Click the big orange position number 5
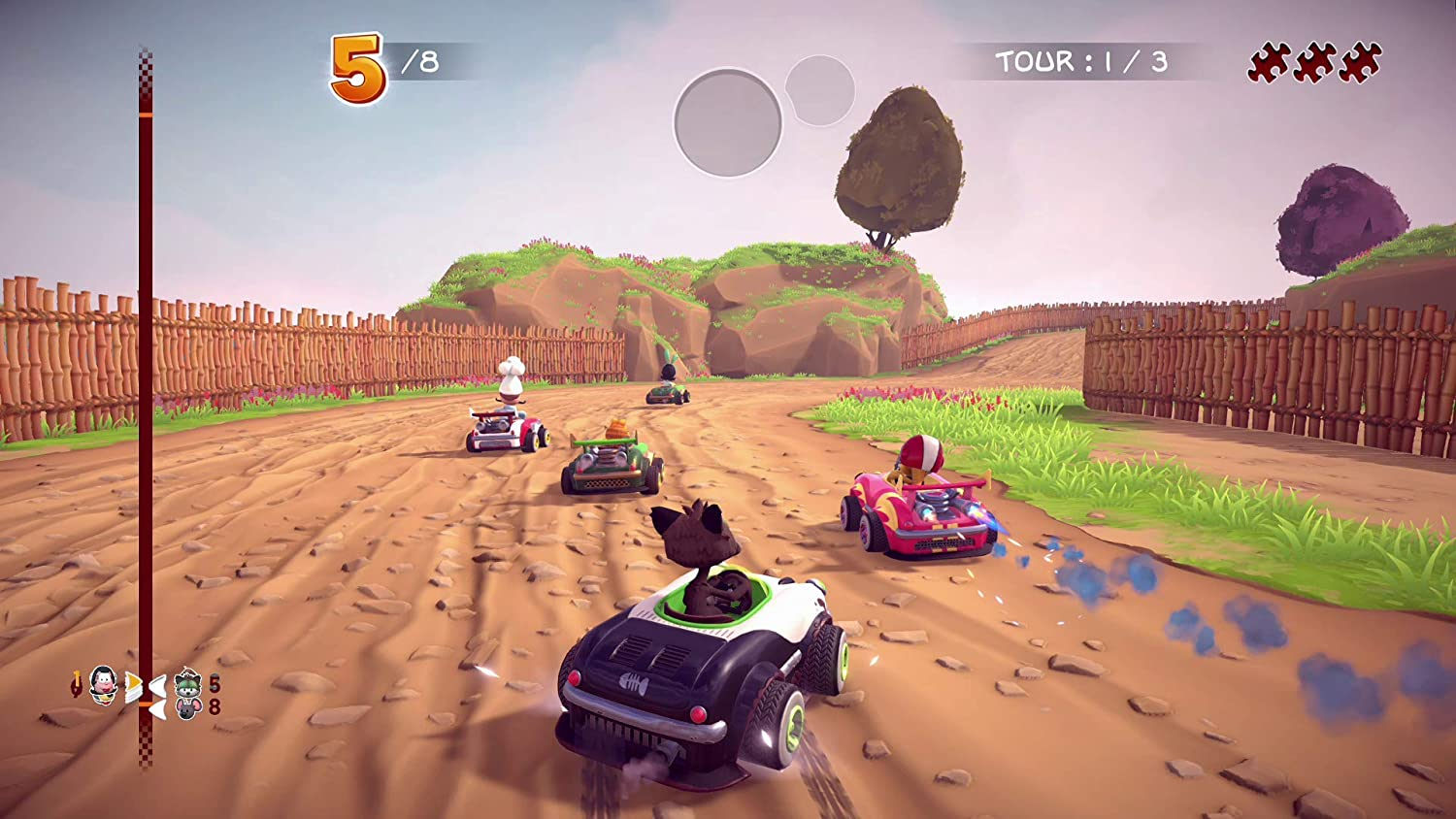This screenshot has height=819, width=1456. click(x=356, y=63)
